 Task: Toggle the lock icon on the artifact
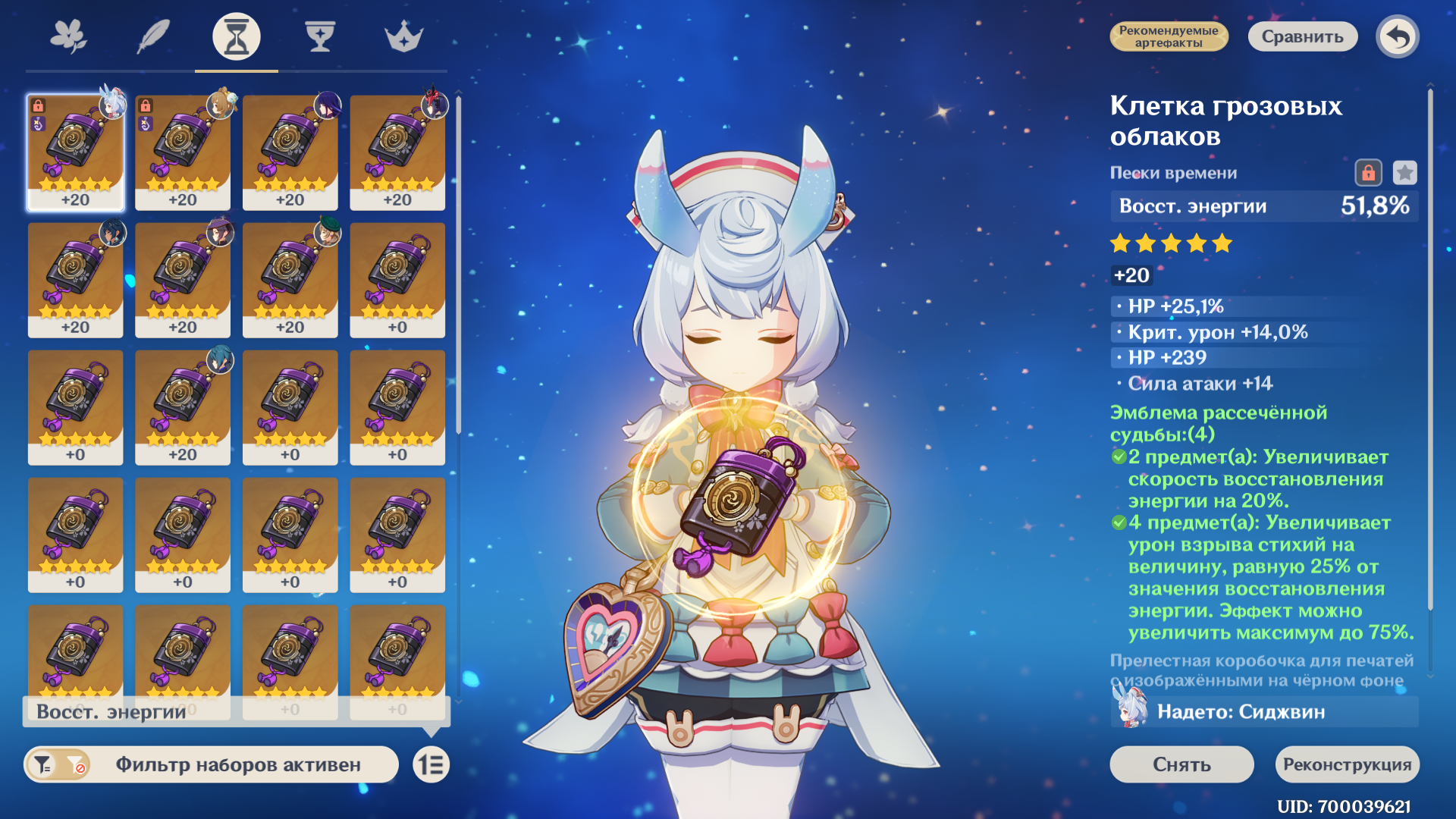[x=1368, y=173]
